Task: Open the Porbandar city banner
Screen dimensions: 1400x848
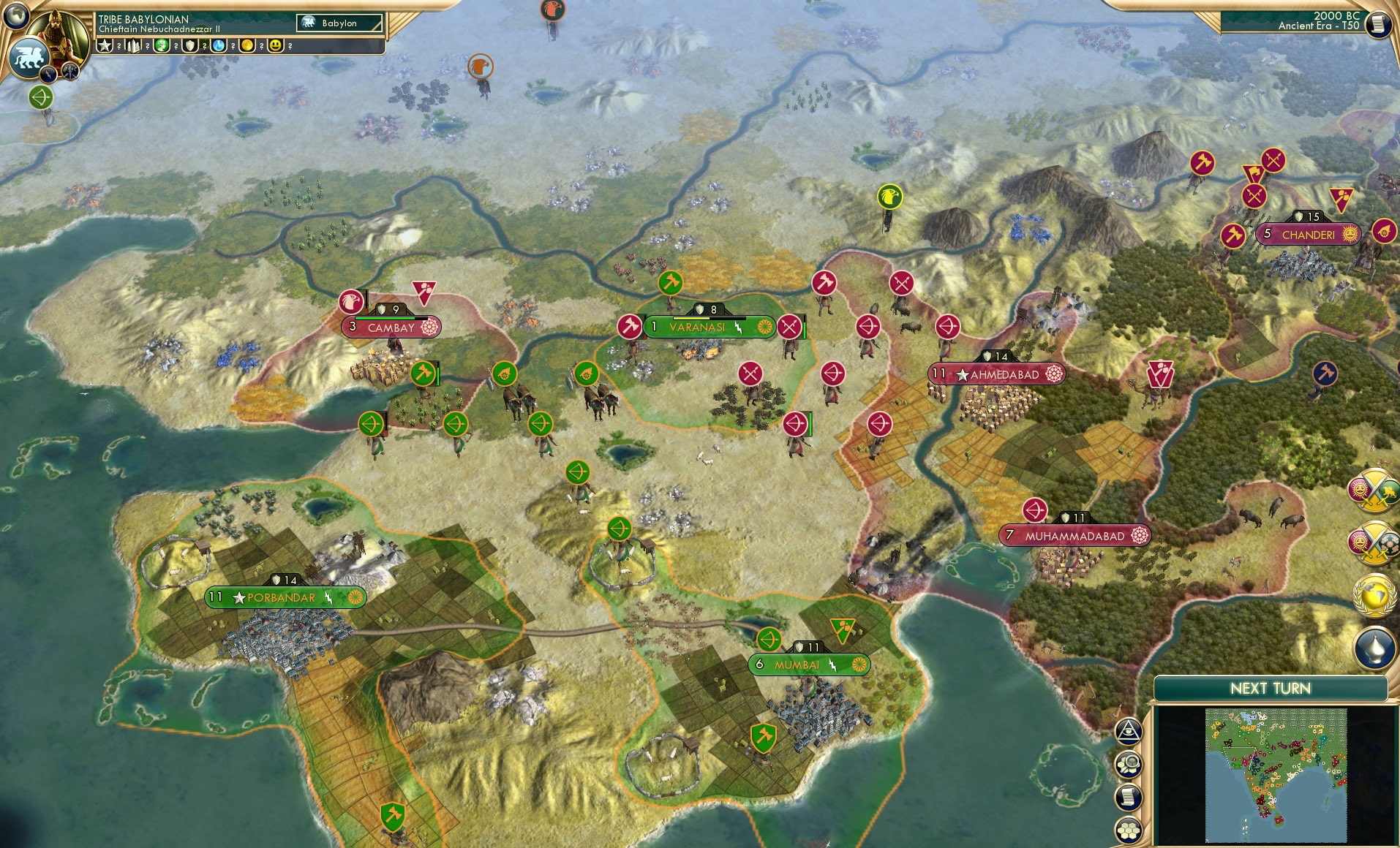Action: tap(284, 598)
